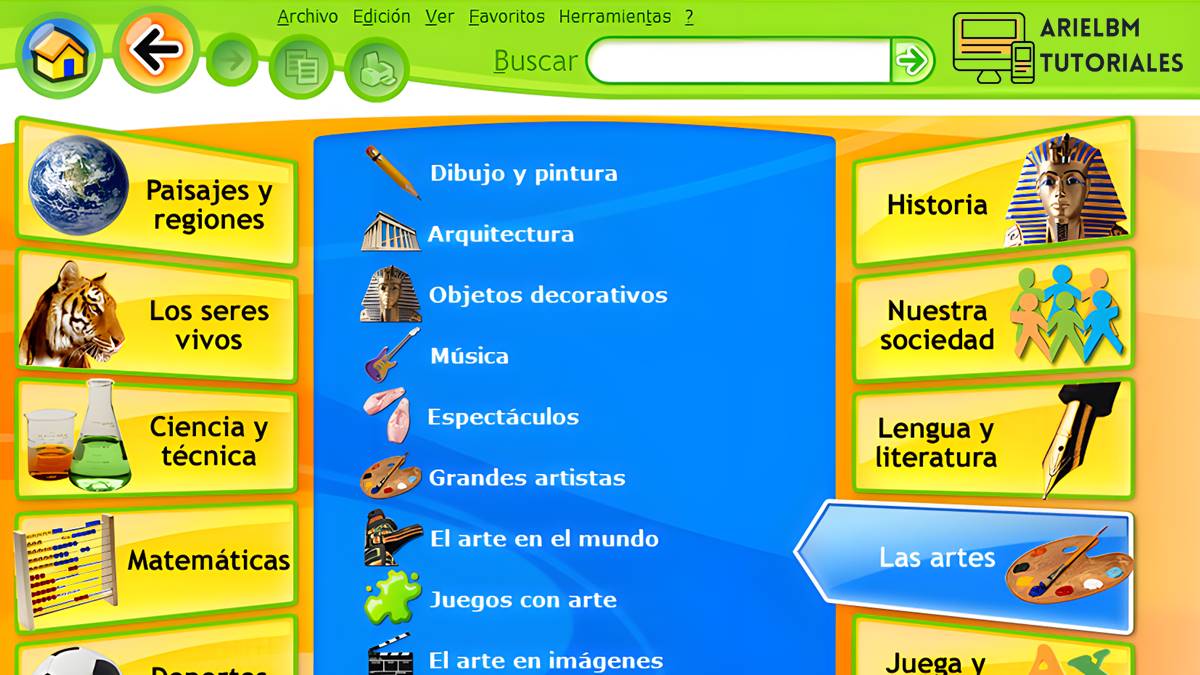Open Juegos con arte topic
This screenshot has height=675, width=1200.
click(523, 600)
